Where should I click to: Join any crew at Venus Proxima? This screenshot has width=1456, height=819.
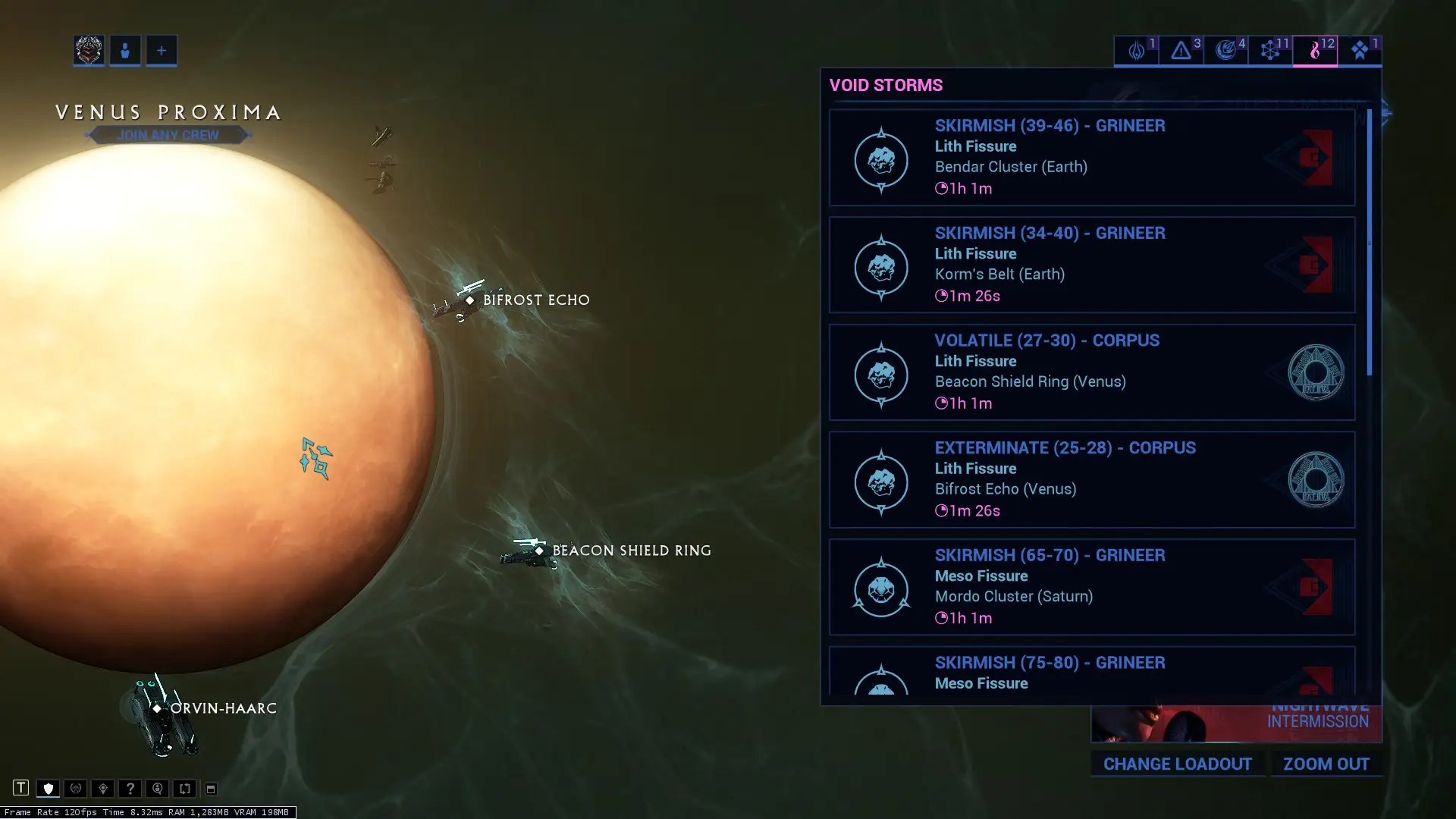[168, 135]
